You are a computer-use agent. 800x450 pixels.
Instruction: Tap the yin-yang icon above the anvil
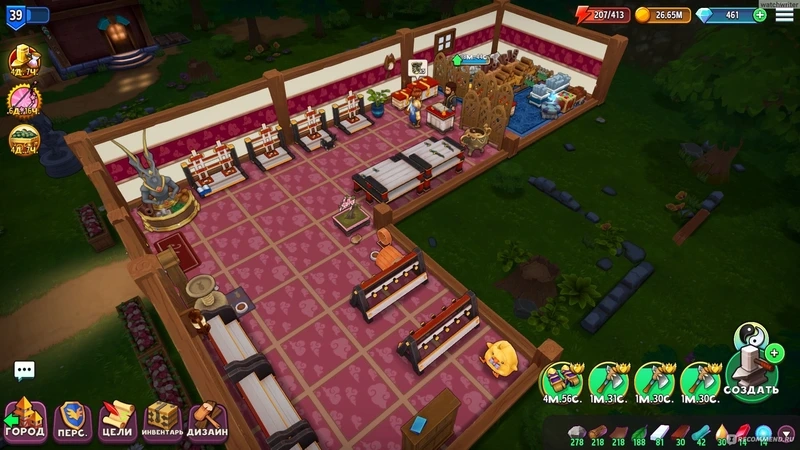click(x=749, y=334)
